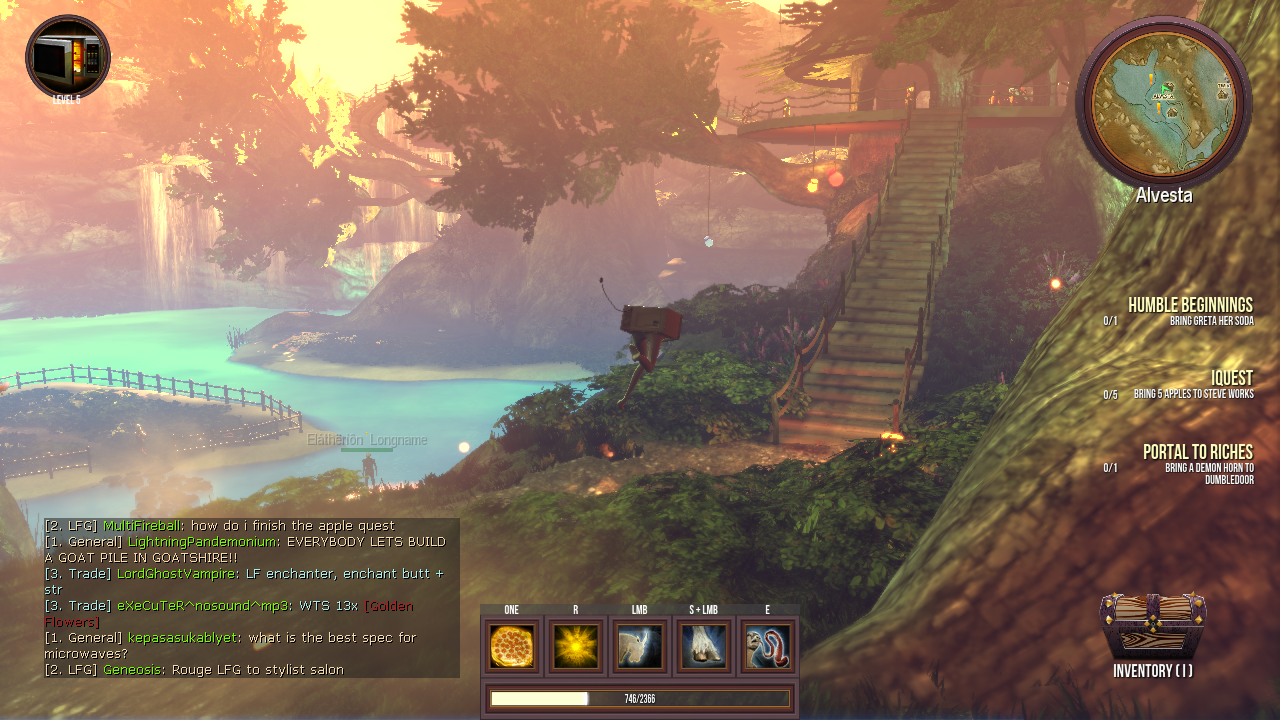This screenshot has width=1280, height=720.
Task: Click Geneosis's name in LFG chat
Action: point(131,670)
